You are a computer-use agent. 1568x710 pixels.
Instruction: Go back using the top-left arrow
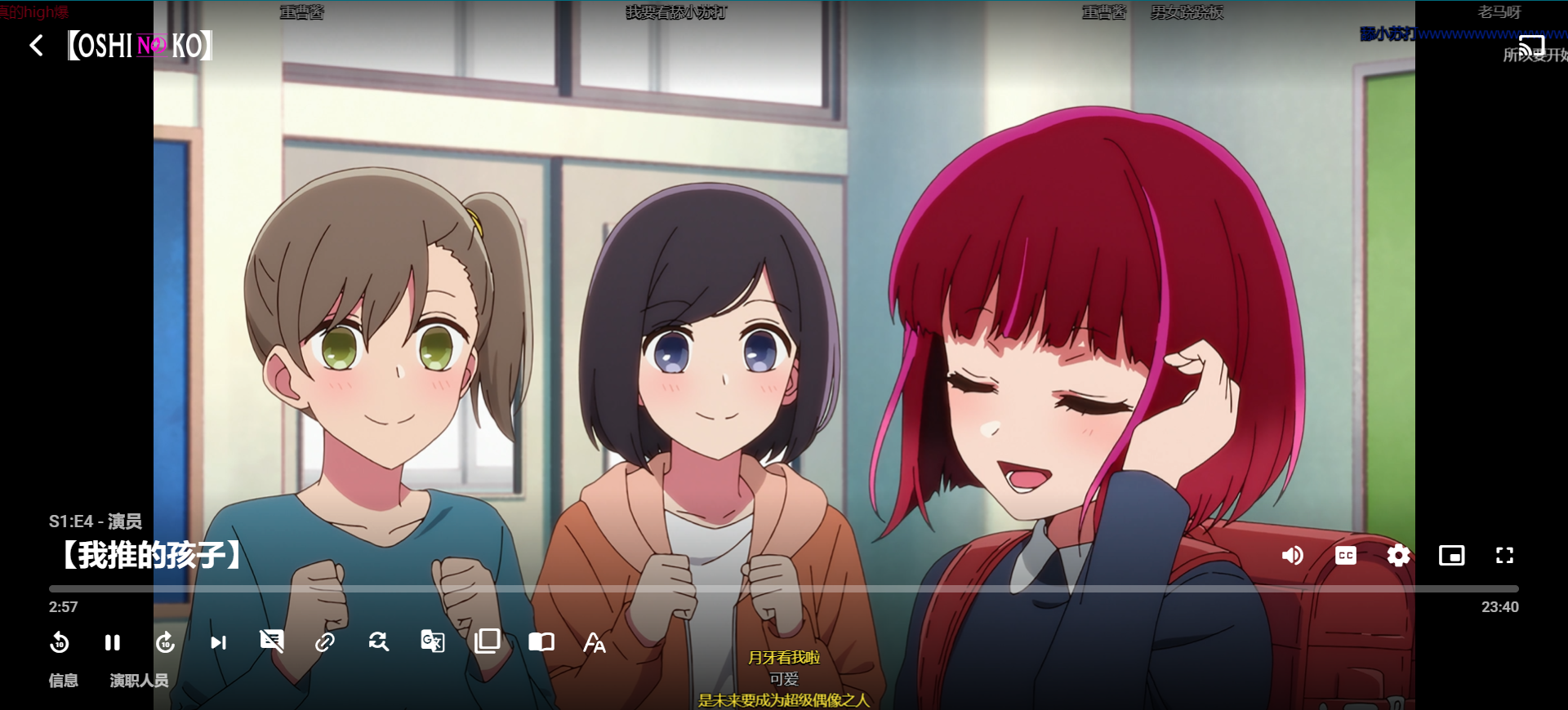tap(36, 46)
